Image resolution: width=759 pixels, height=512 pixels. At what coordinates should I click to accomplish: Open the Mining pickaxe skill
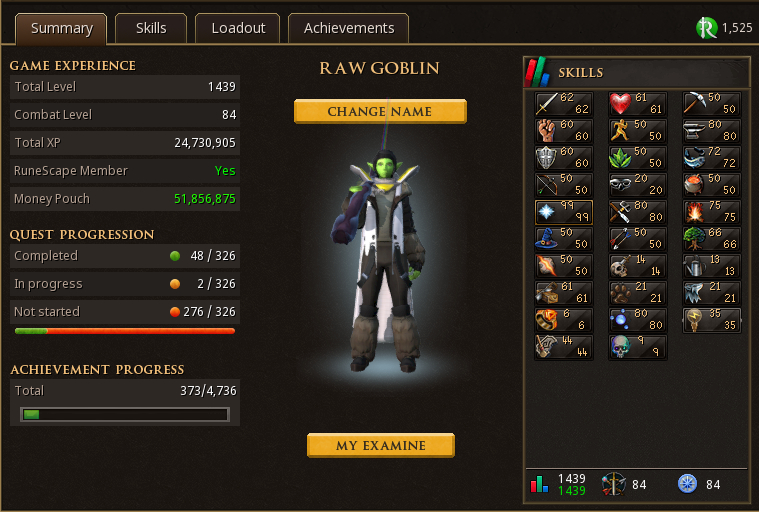[x=712, y=104]
